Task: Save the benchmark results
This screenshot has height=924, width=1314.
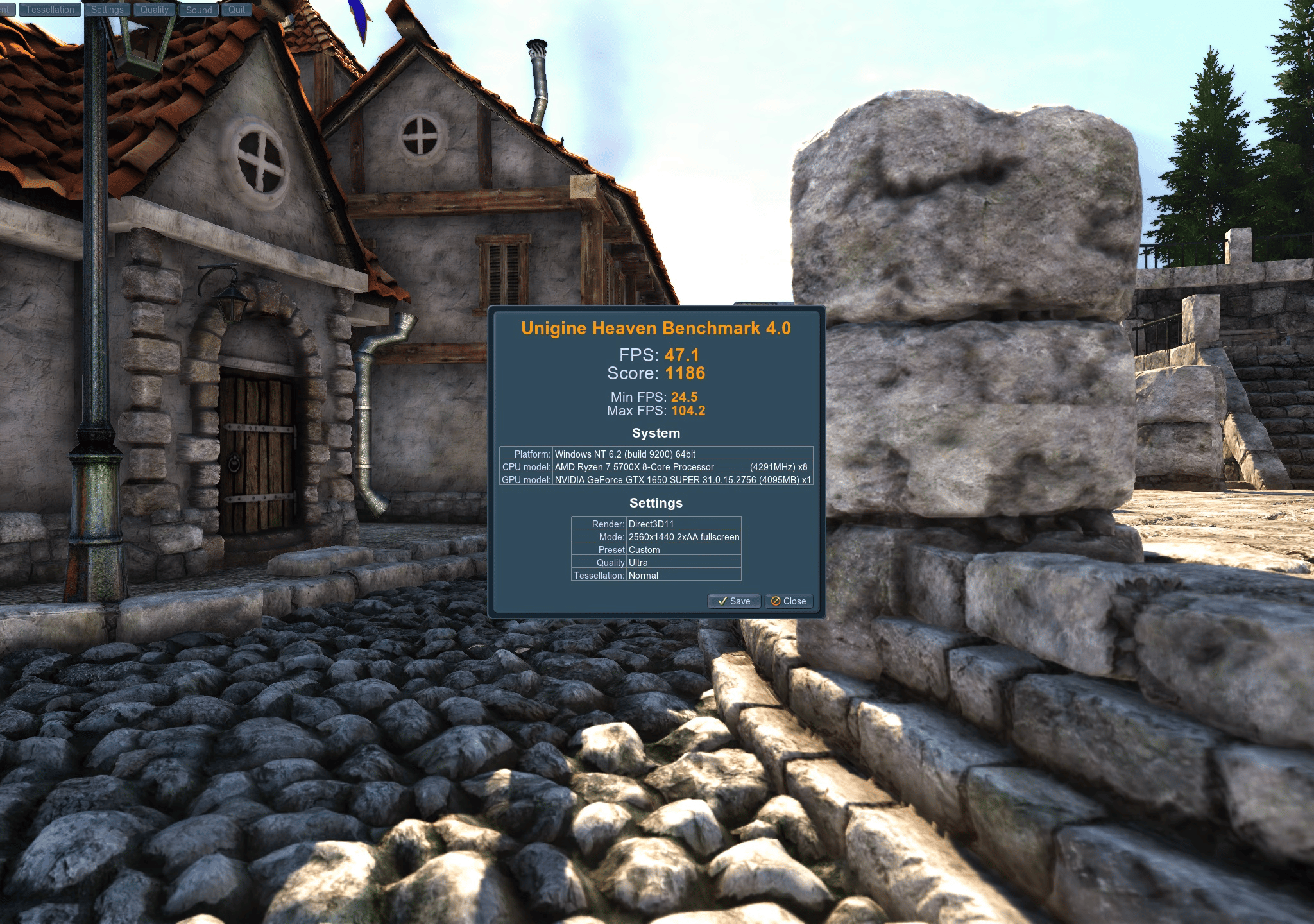Action: (x=734, y=601)
